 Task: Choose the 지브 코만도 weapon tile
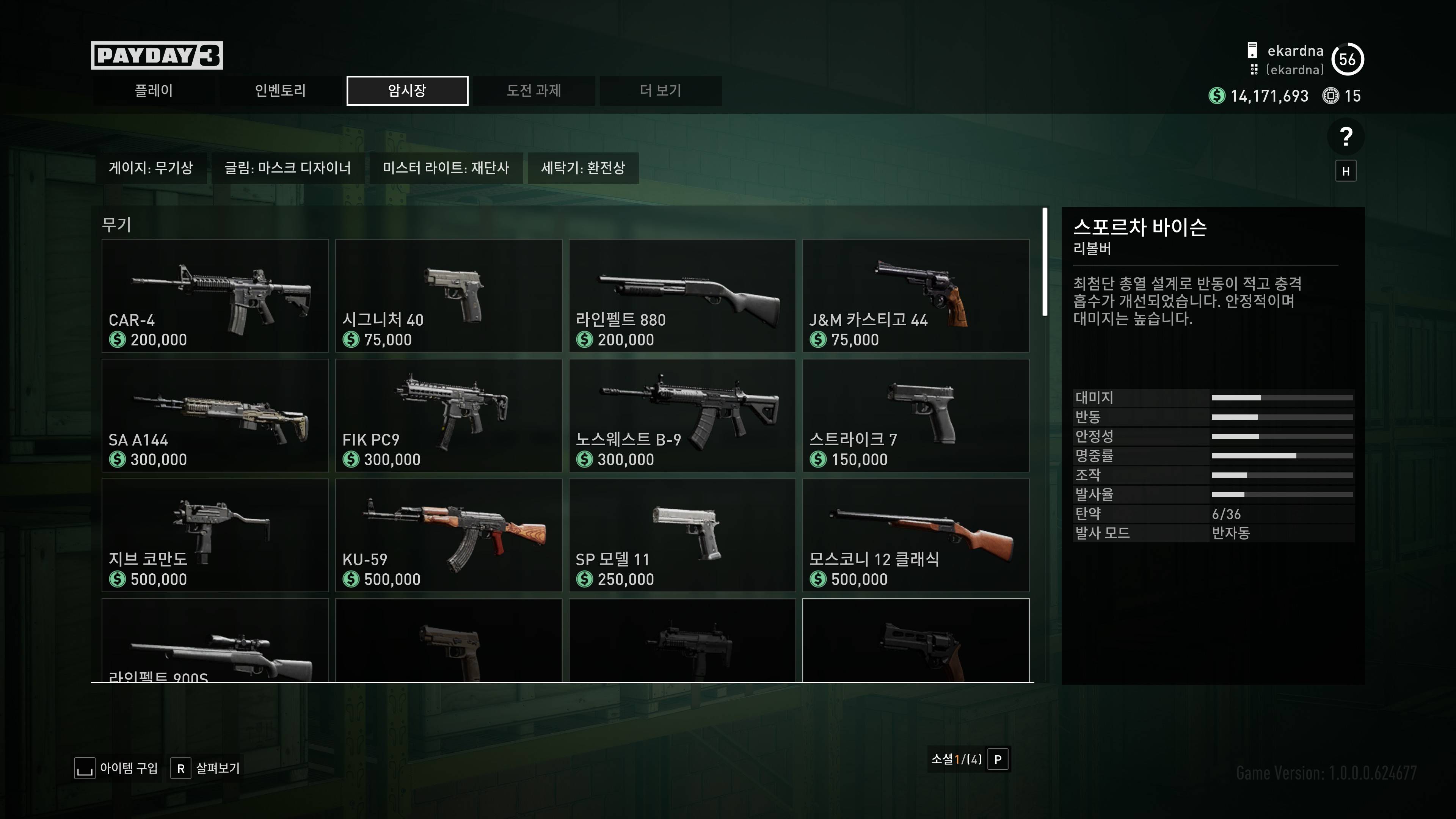coord(215,535)
